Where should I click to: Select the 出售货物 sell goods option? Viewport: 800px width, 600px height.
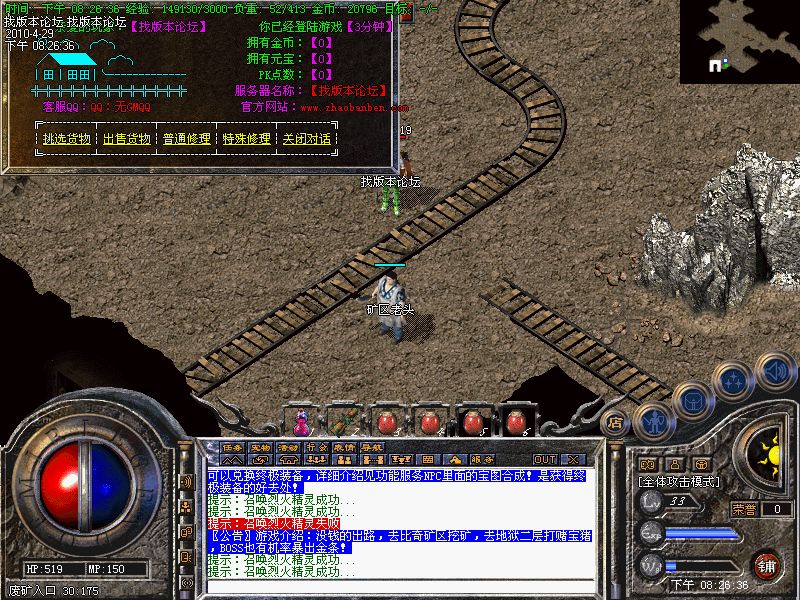point(126,139)
